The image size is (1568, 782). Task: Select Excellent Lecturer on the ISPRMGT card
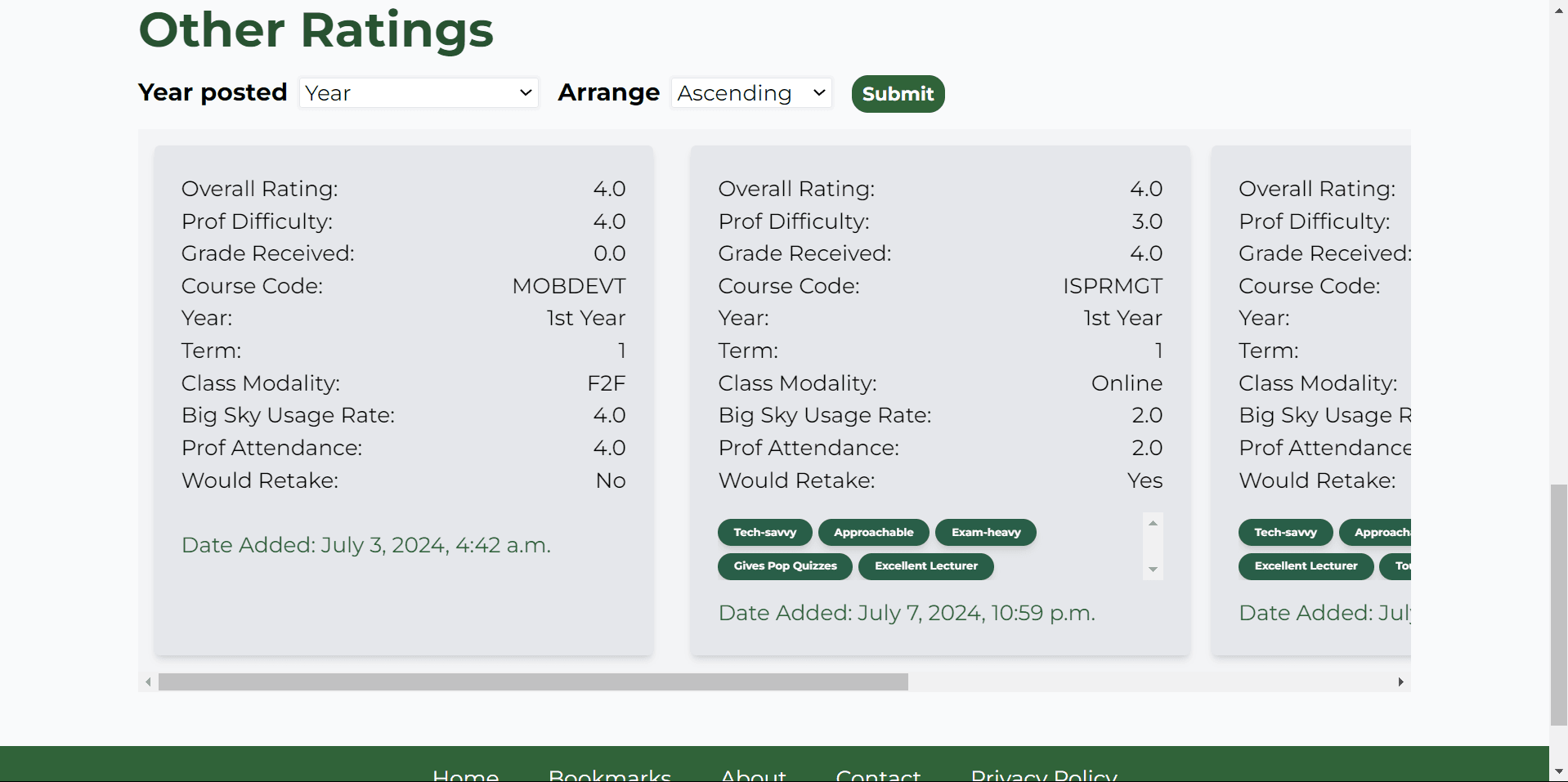pos(925,566)
